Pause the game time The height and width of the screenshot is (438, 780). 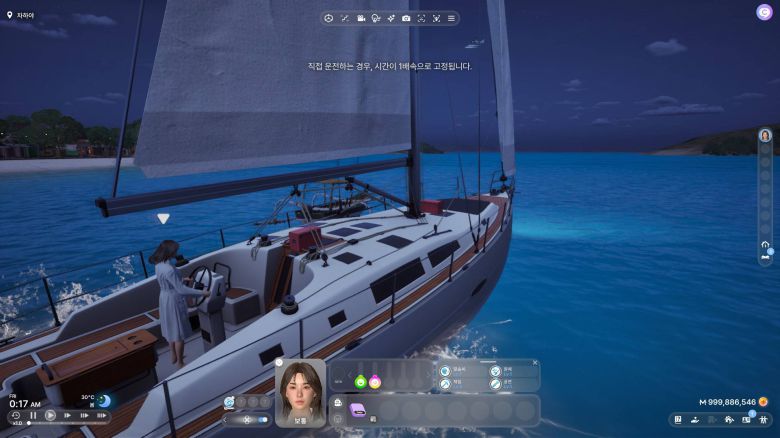(x=33, y=415)
